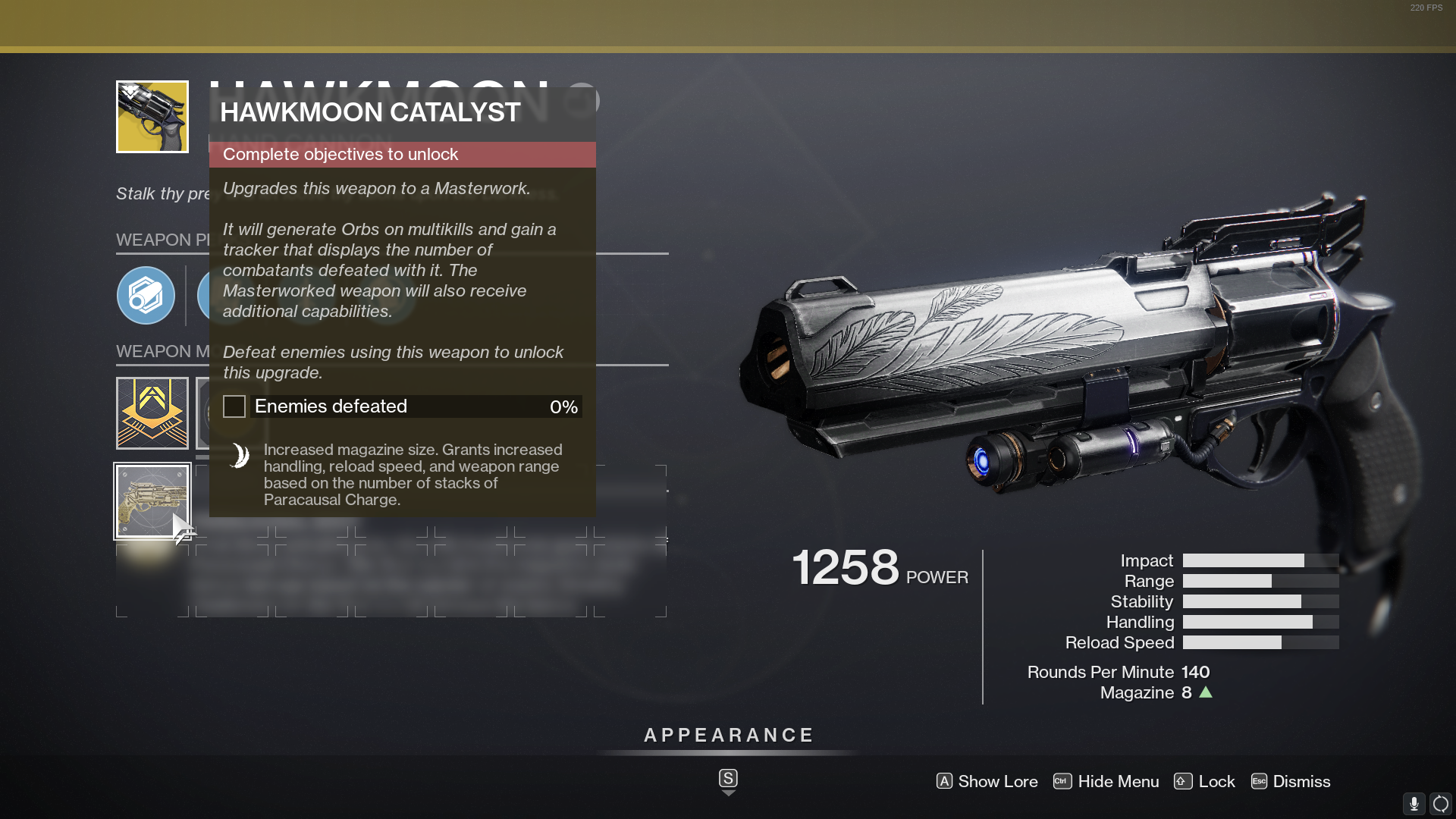Expand the Appearance section
The height and width of the screenshot is (819, 1456).
pyautogui.click(x=727, y=734)
